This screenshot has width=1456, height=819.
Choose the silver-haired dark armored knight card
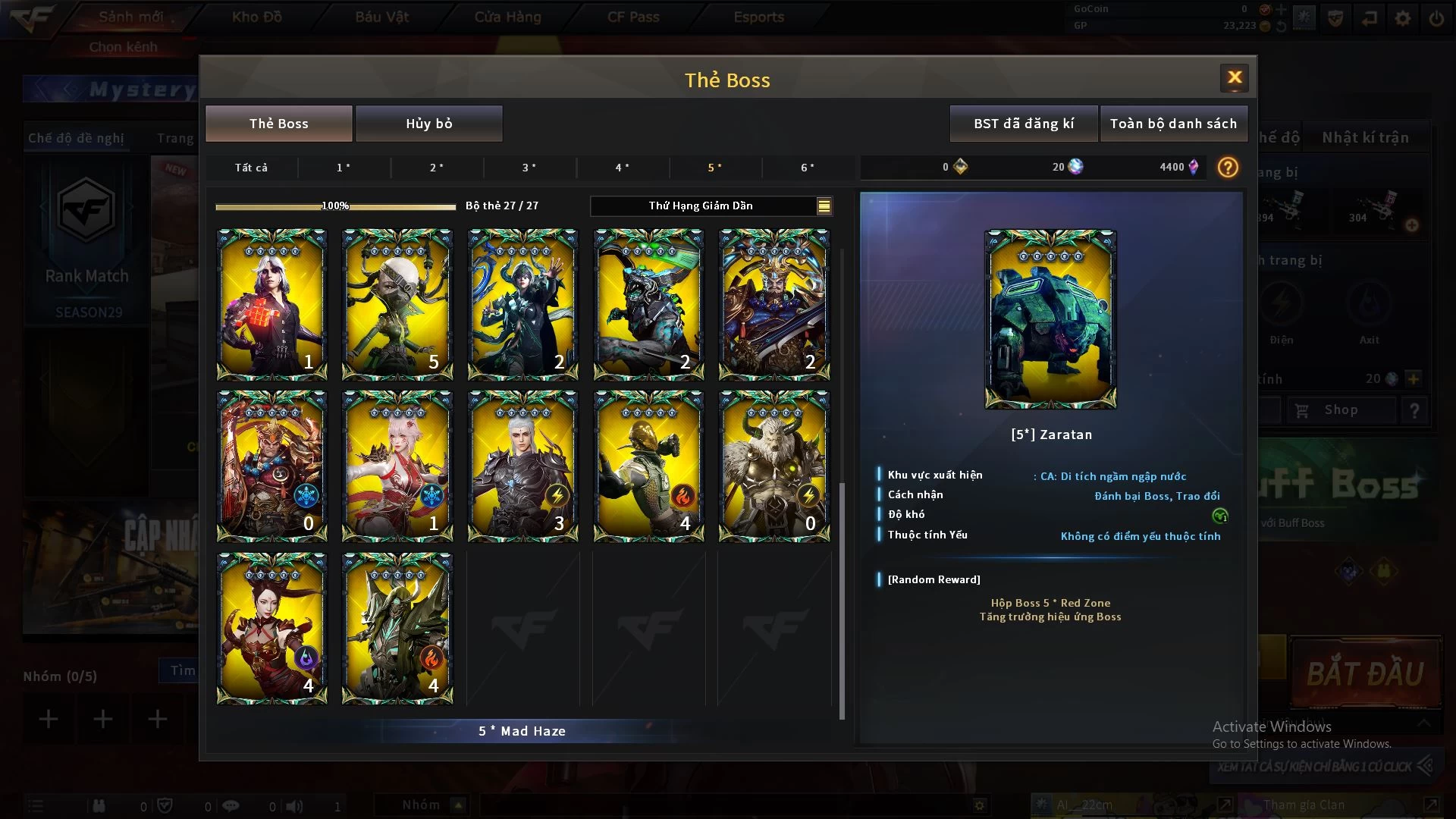click(522, 466)
